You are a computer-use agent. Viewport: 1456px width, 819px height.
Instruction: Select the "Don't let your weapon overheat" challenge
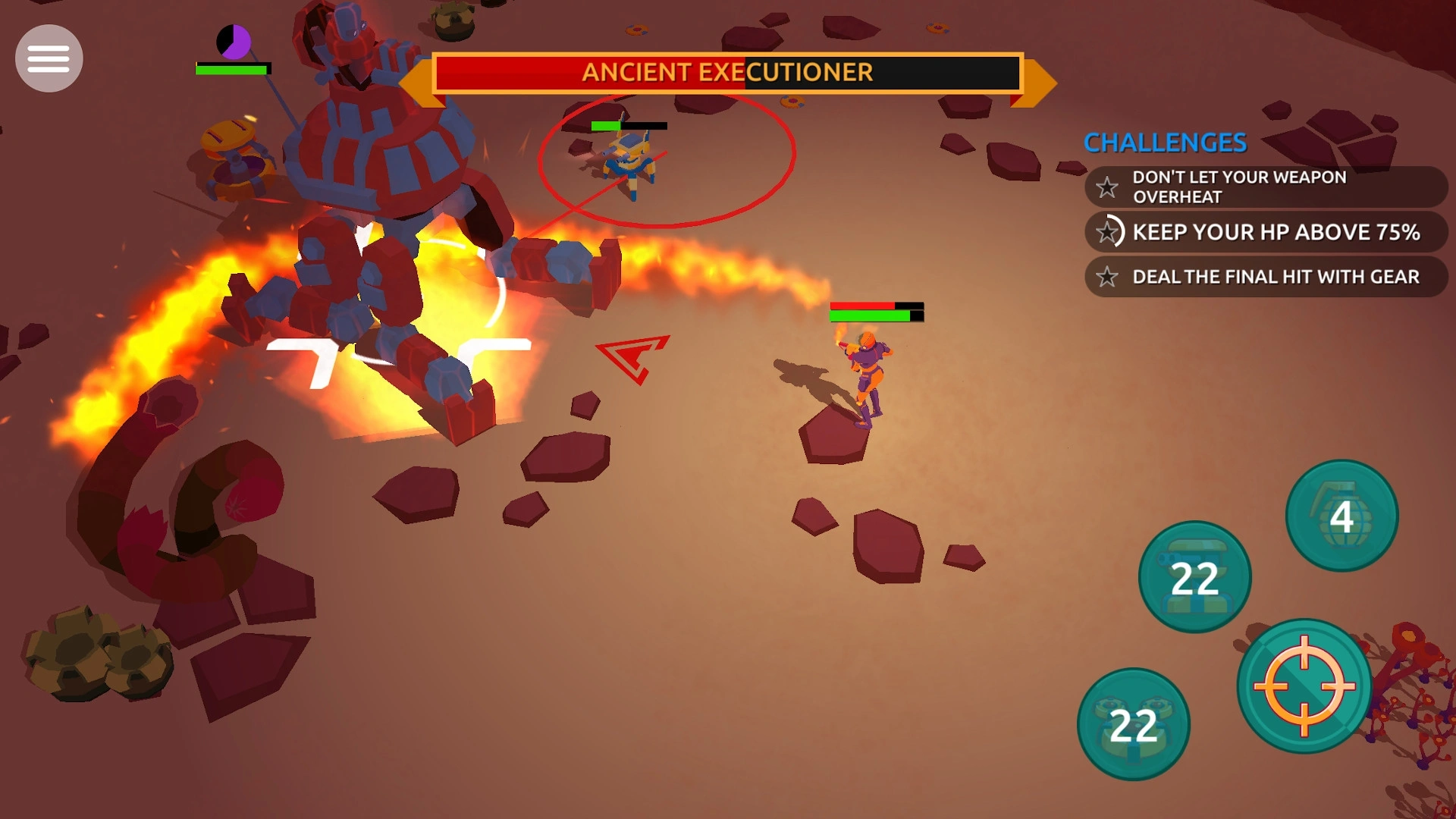pos(1265,187)
